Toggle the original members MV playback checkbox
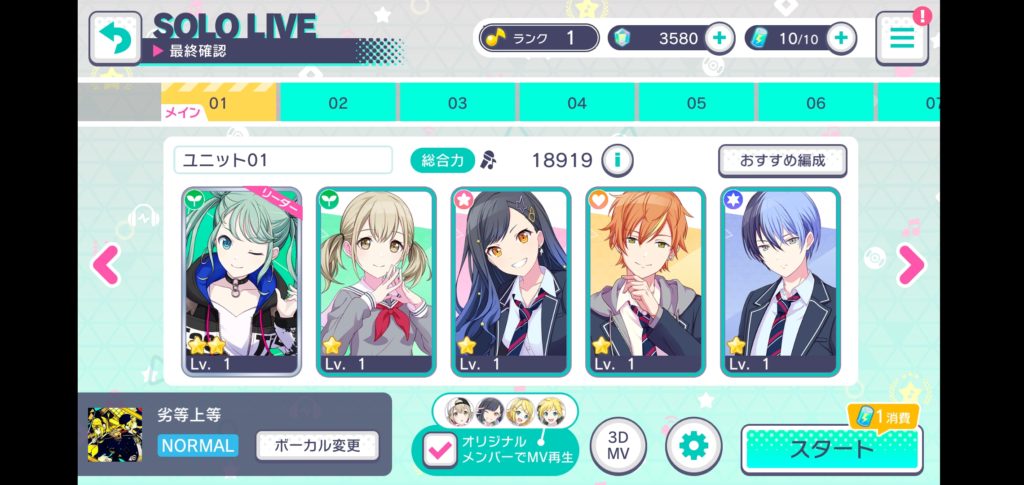1024x485 pixels. (437, 450)
